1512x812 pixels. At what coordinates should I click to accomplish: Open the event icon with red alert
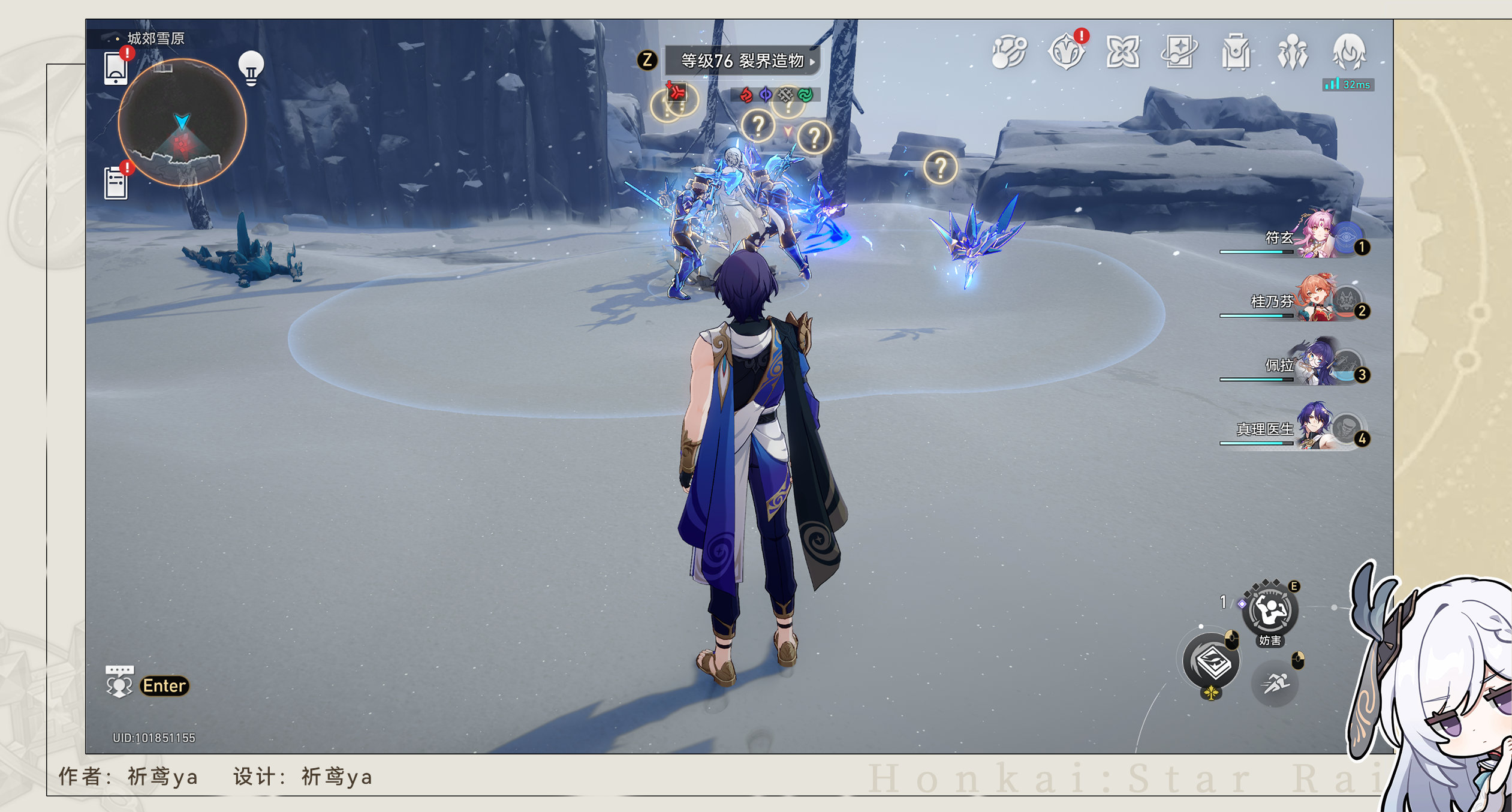coord(1067,52)
